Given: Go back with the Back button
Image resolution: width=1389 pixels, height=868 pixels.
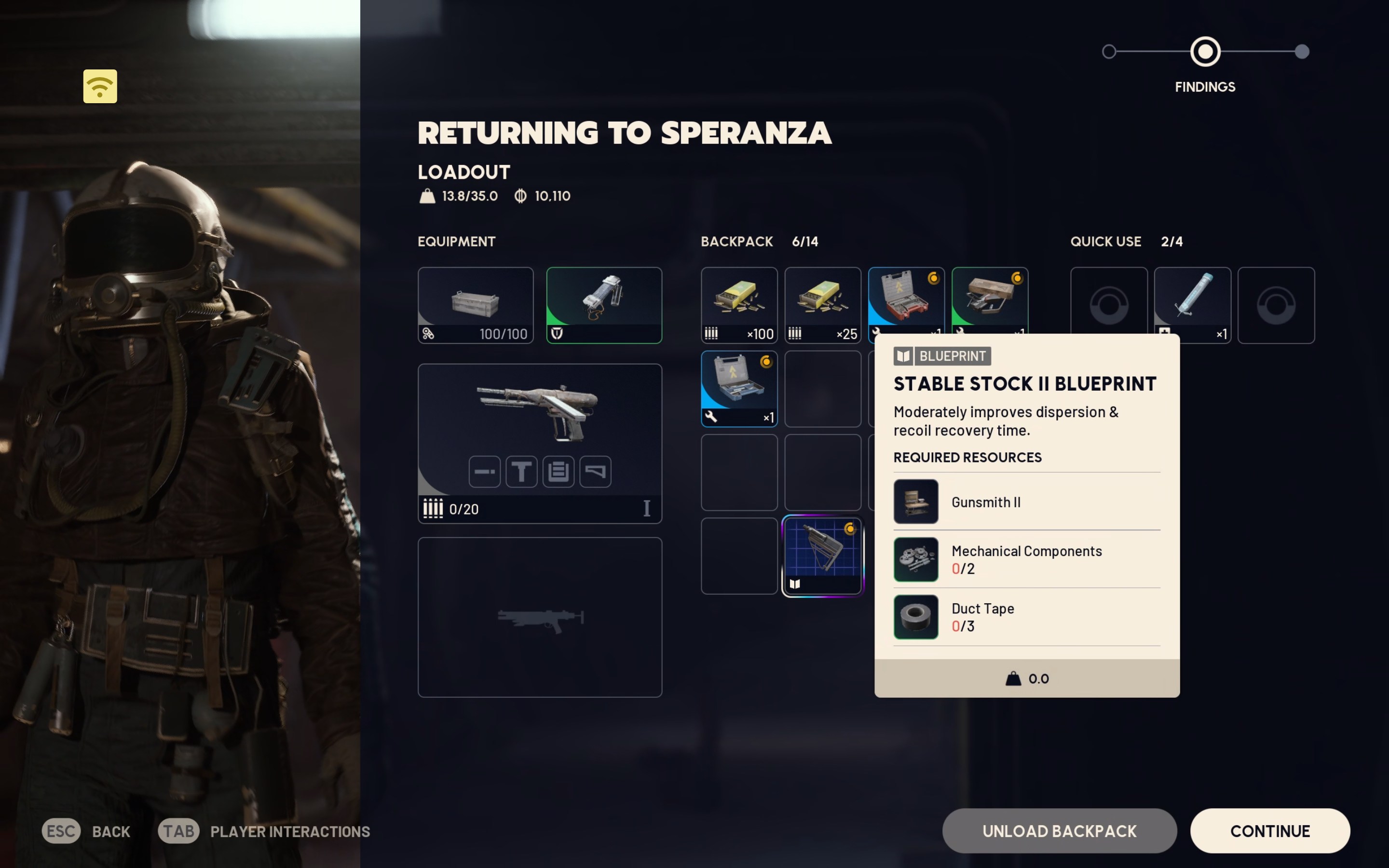Looking at the screenshot, I should click(86, 831).
